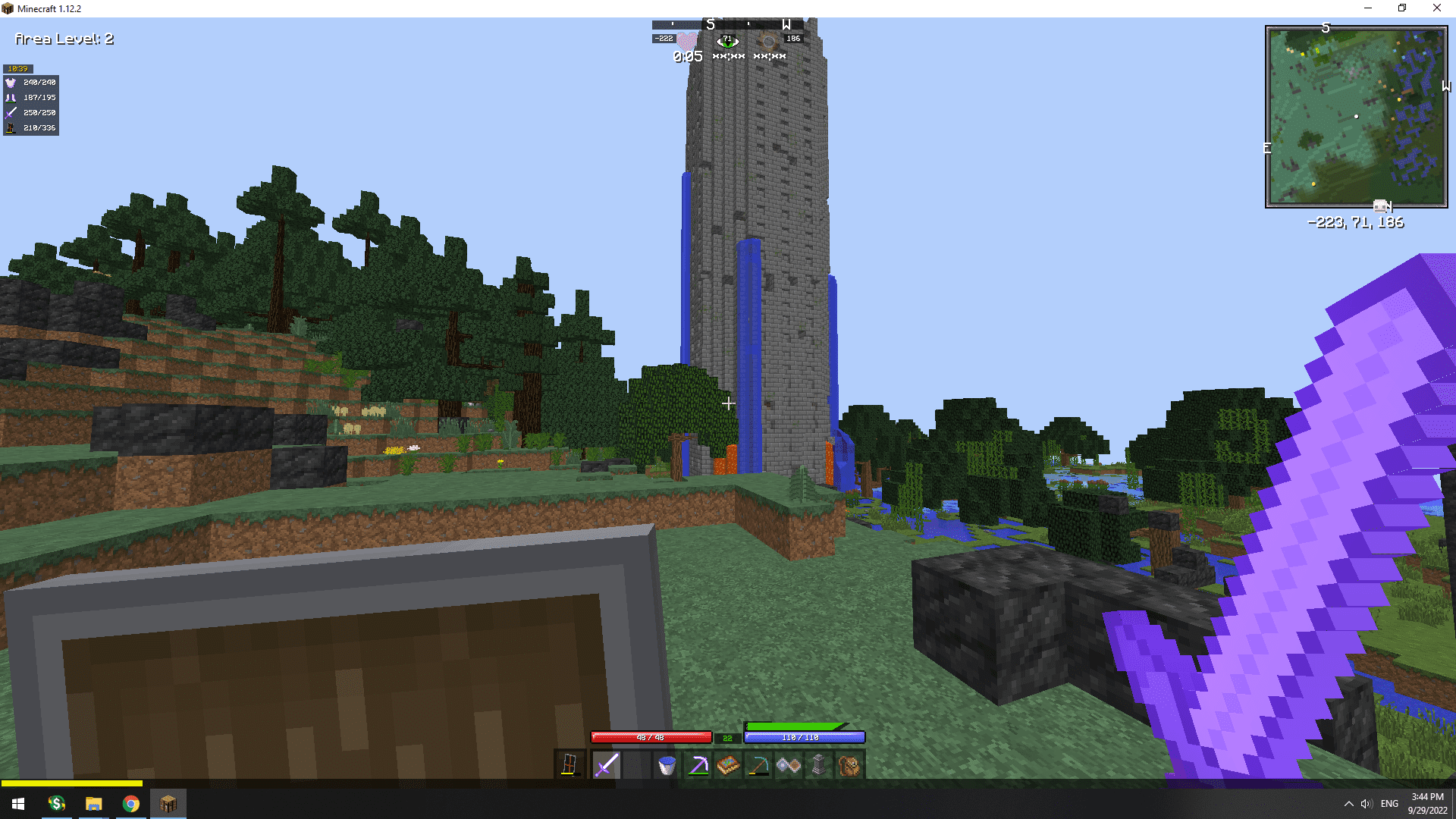This screenshot has width=1456, height=819.
Task: Select the enchanted purple pickaxe in the hotbar
Action: click(698, 765)
